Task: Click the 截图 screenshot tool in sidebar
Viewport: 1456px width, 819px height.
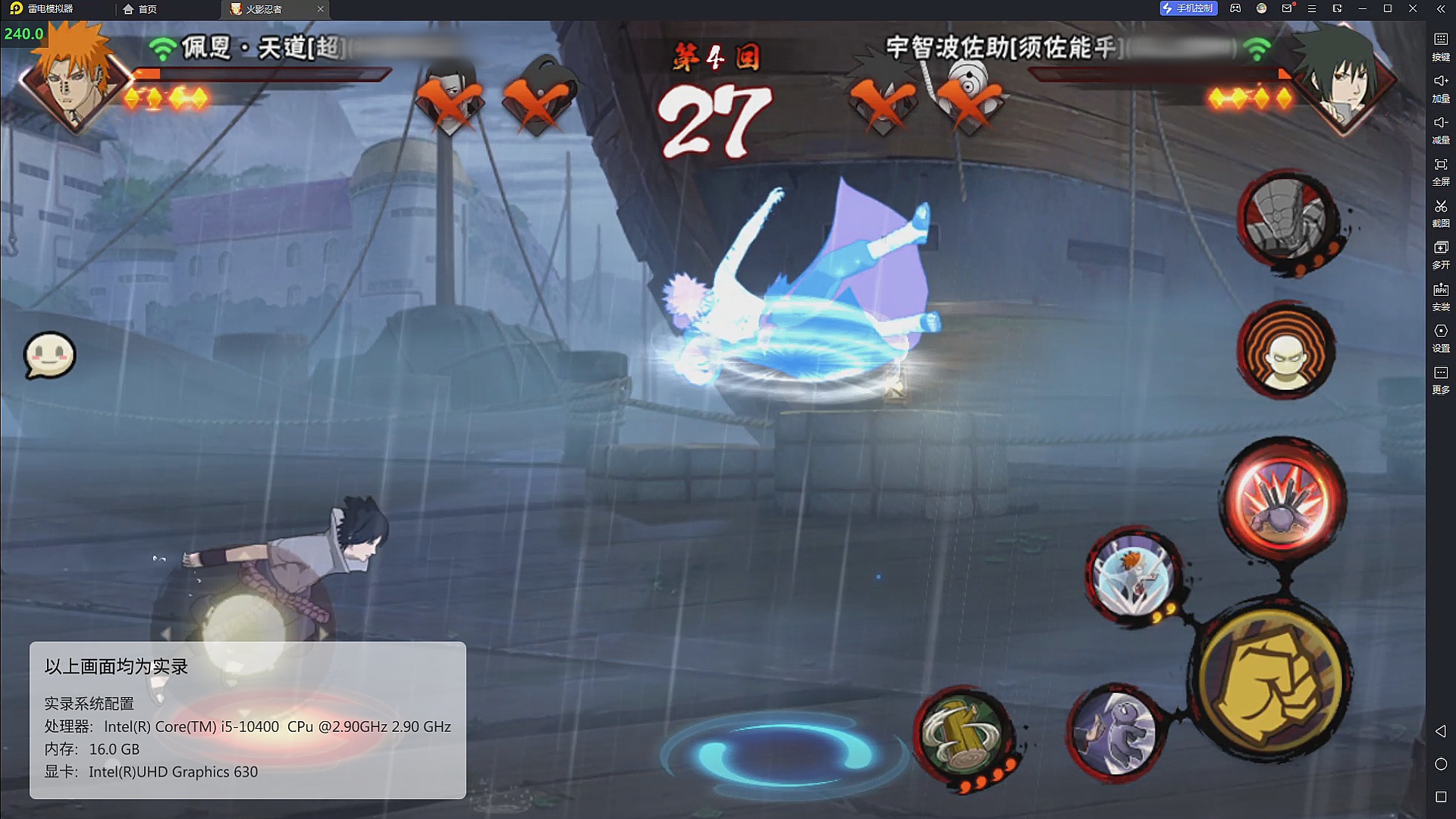Action: pos(1441,212)
